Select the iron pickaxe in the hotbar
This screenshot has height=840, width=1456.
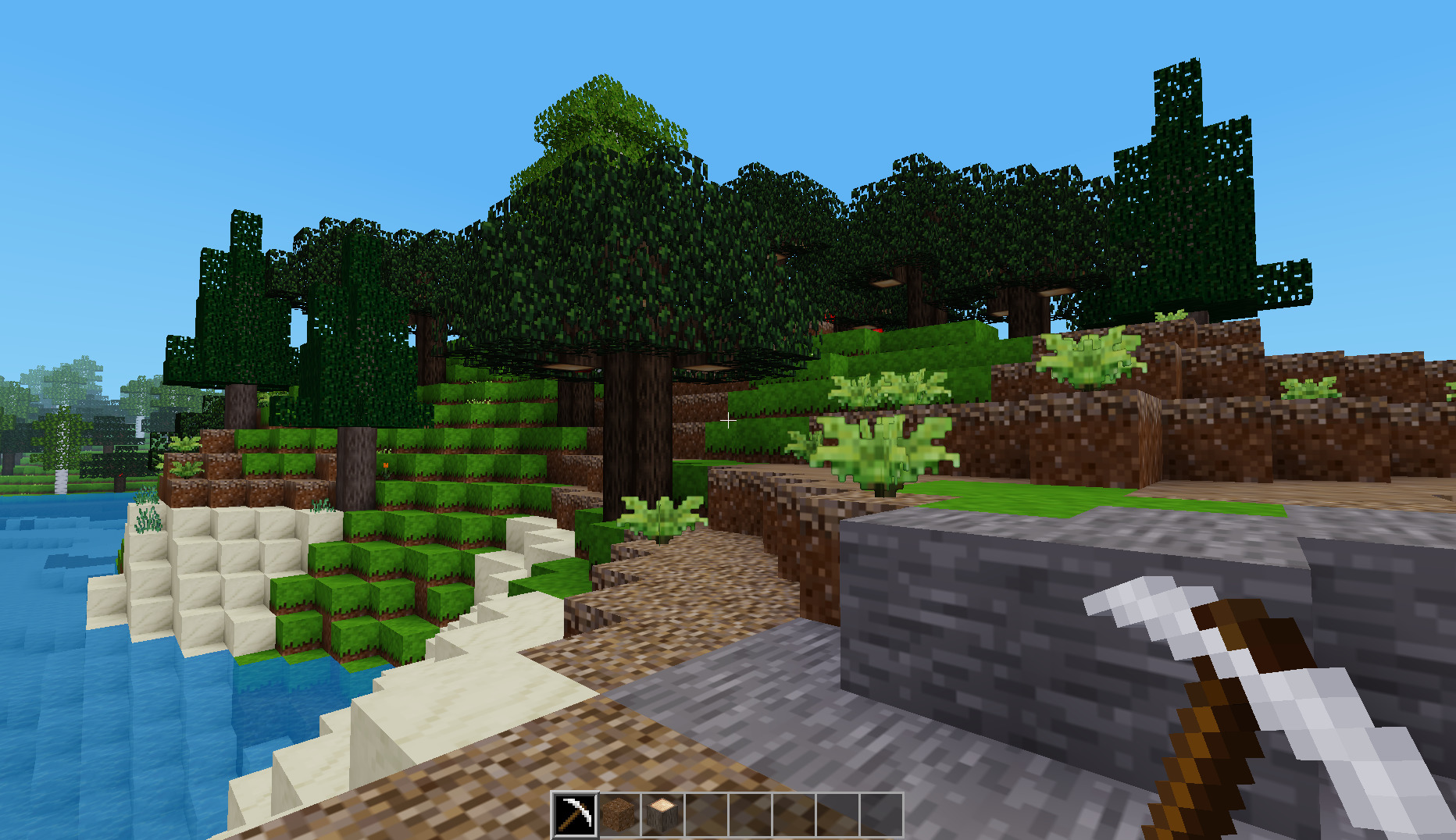coord(576,815)
